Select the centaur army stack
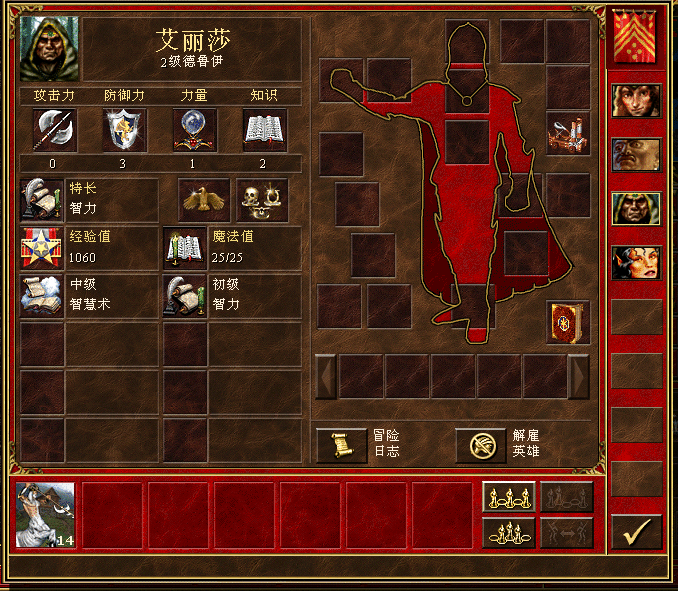 [x=45, y=515]
